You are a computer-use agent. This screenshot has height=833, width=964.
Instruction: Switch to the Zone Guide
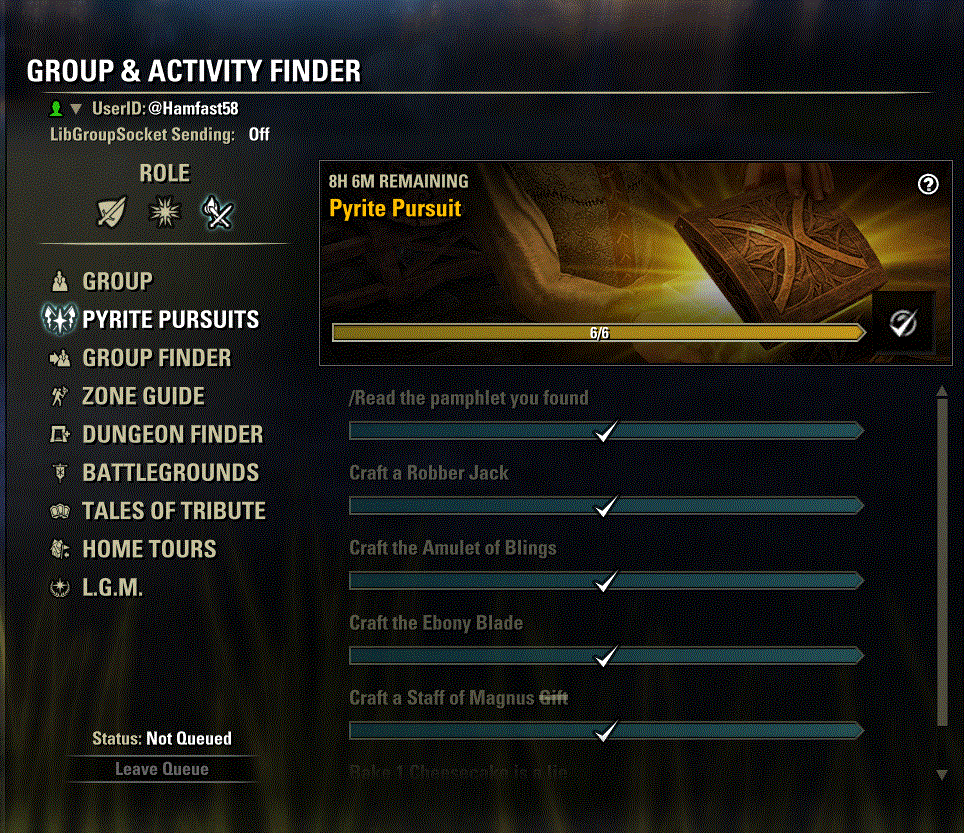coord(143,396)
